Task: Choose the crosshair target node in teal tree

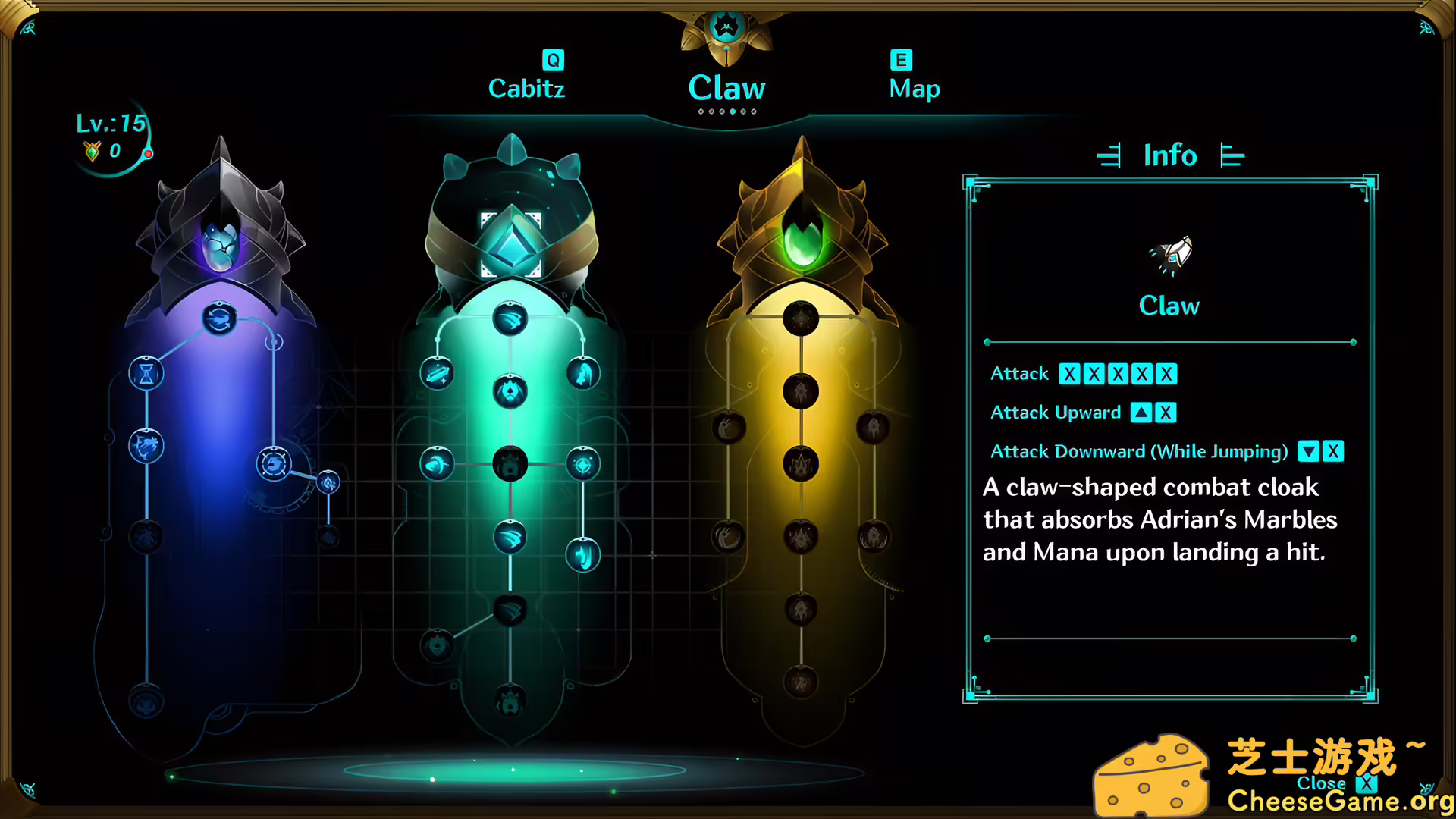Action: [x=583, y=464]
